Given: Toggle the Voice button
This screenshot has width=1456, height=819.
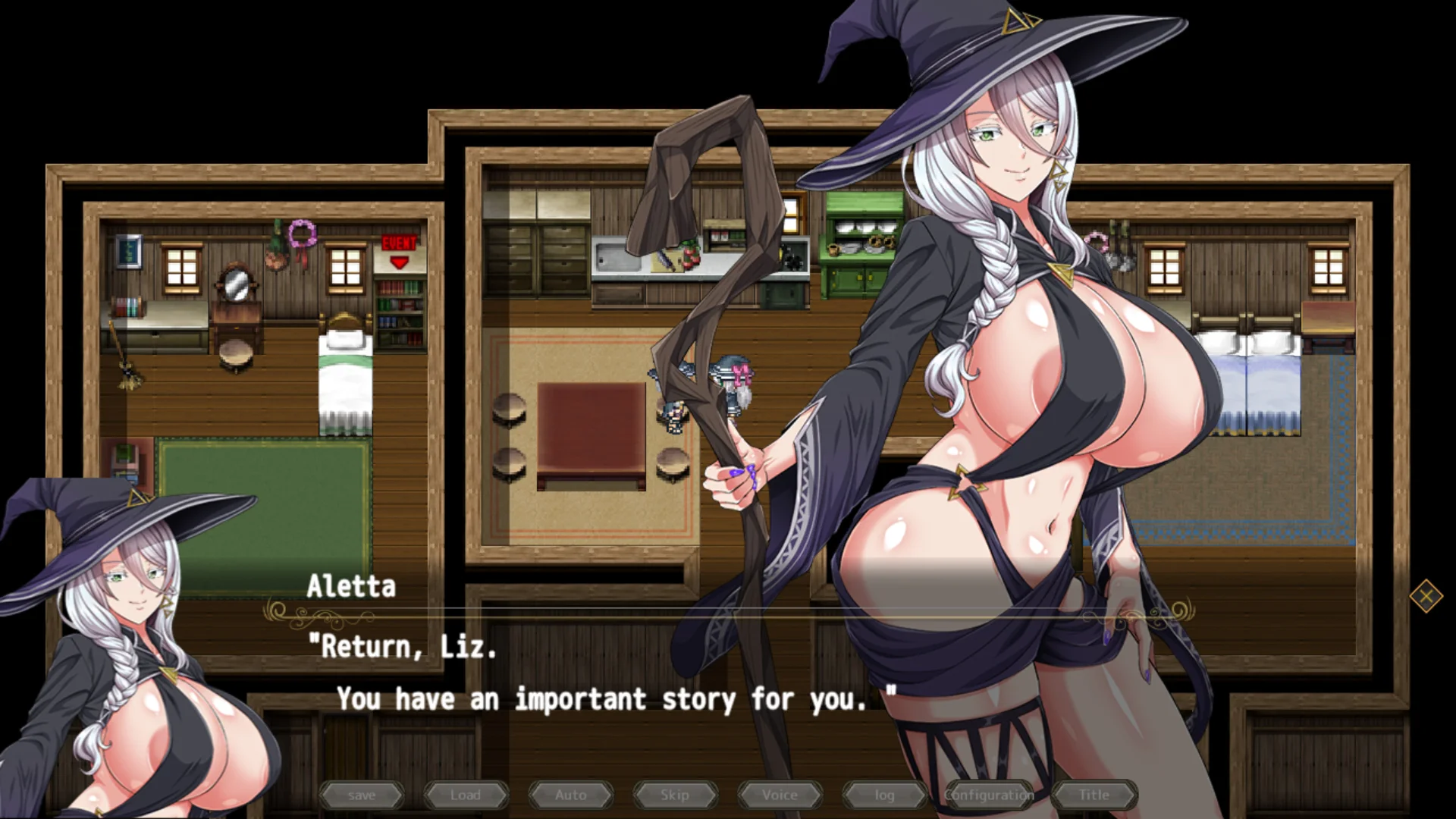Looking at the screenshot, I should click(780, 795).
